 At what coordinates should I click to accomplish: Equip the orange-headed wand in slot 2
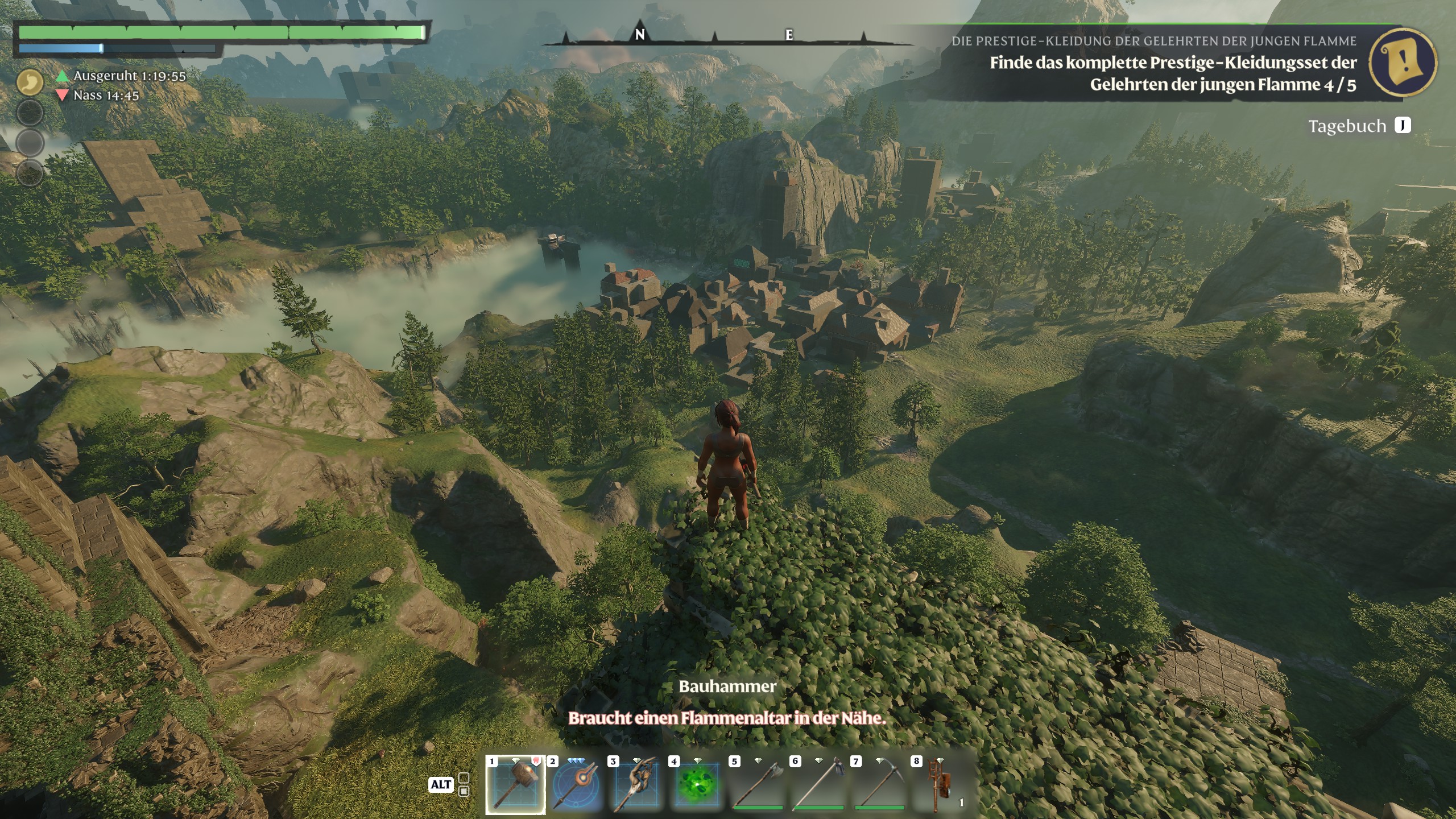pyautogui.click(x=576, y=784)
